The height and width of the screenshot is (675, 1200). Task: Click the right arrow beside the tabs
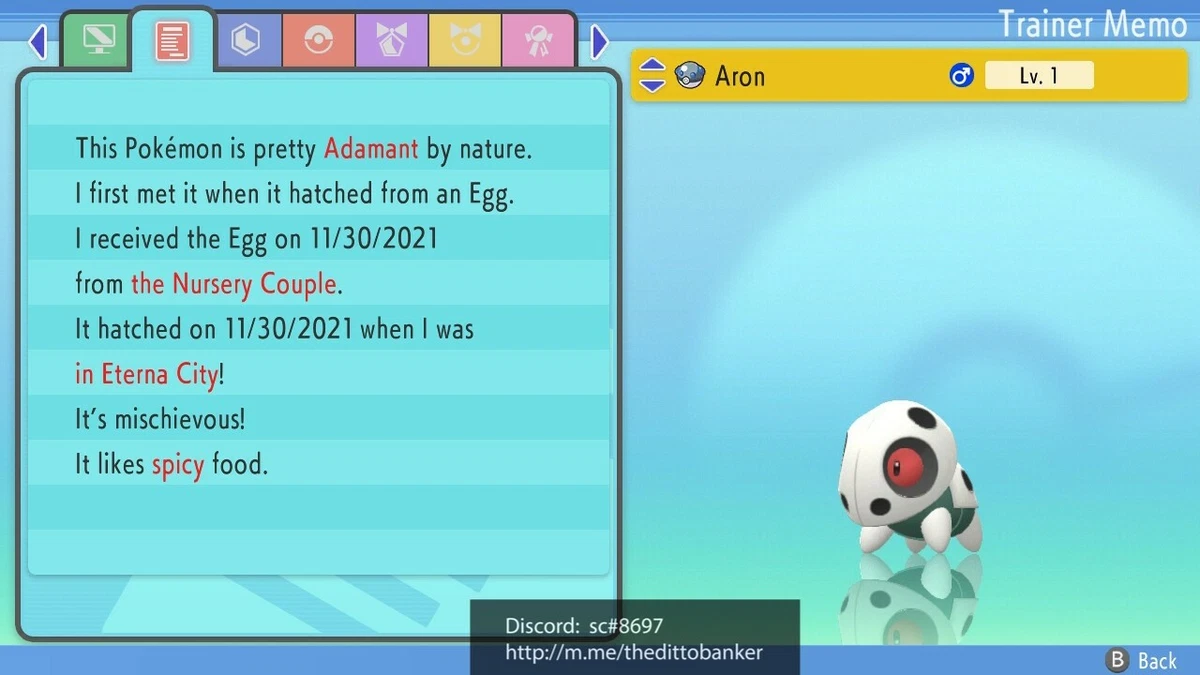point(599,42)
